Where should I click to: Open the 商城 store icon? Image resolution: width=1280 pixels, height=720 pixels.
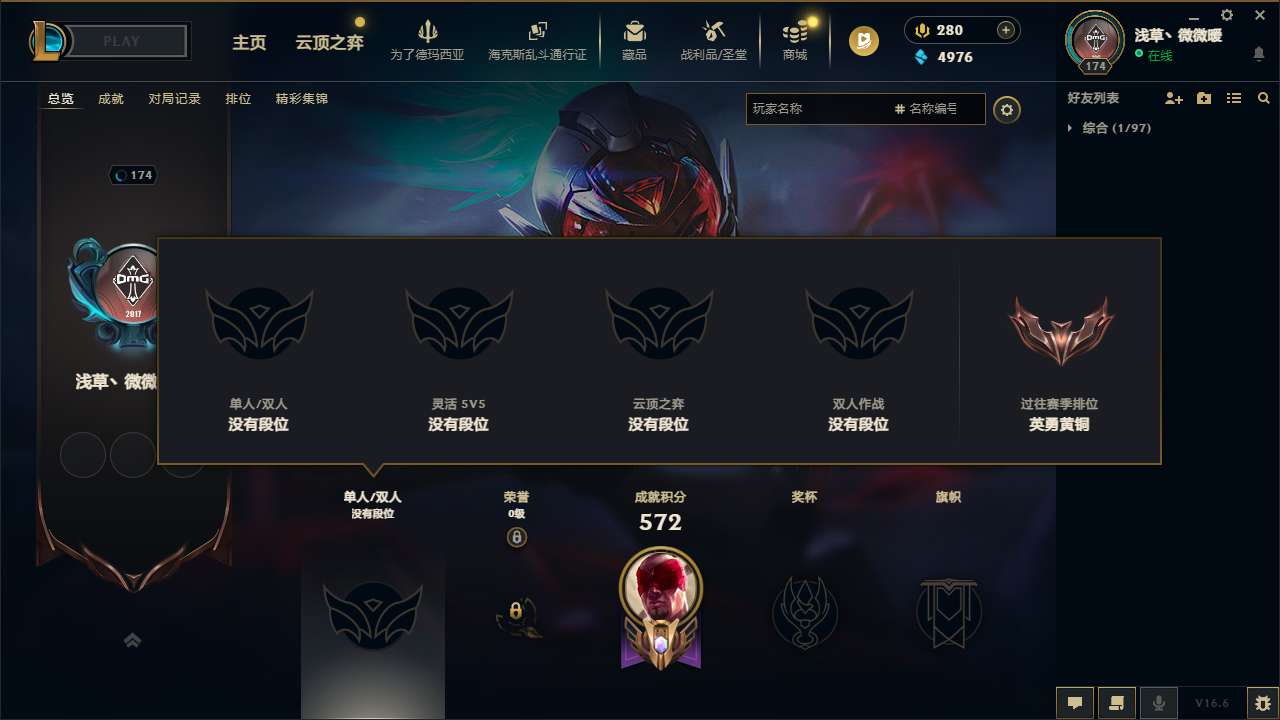click(x=795, y=40)
